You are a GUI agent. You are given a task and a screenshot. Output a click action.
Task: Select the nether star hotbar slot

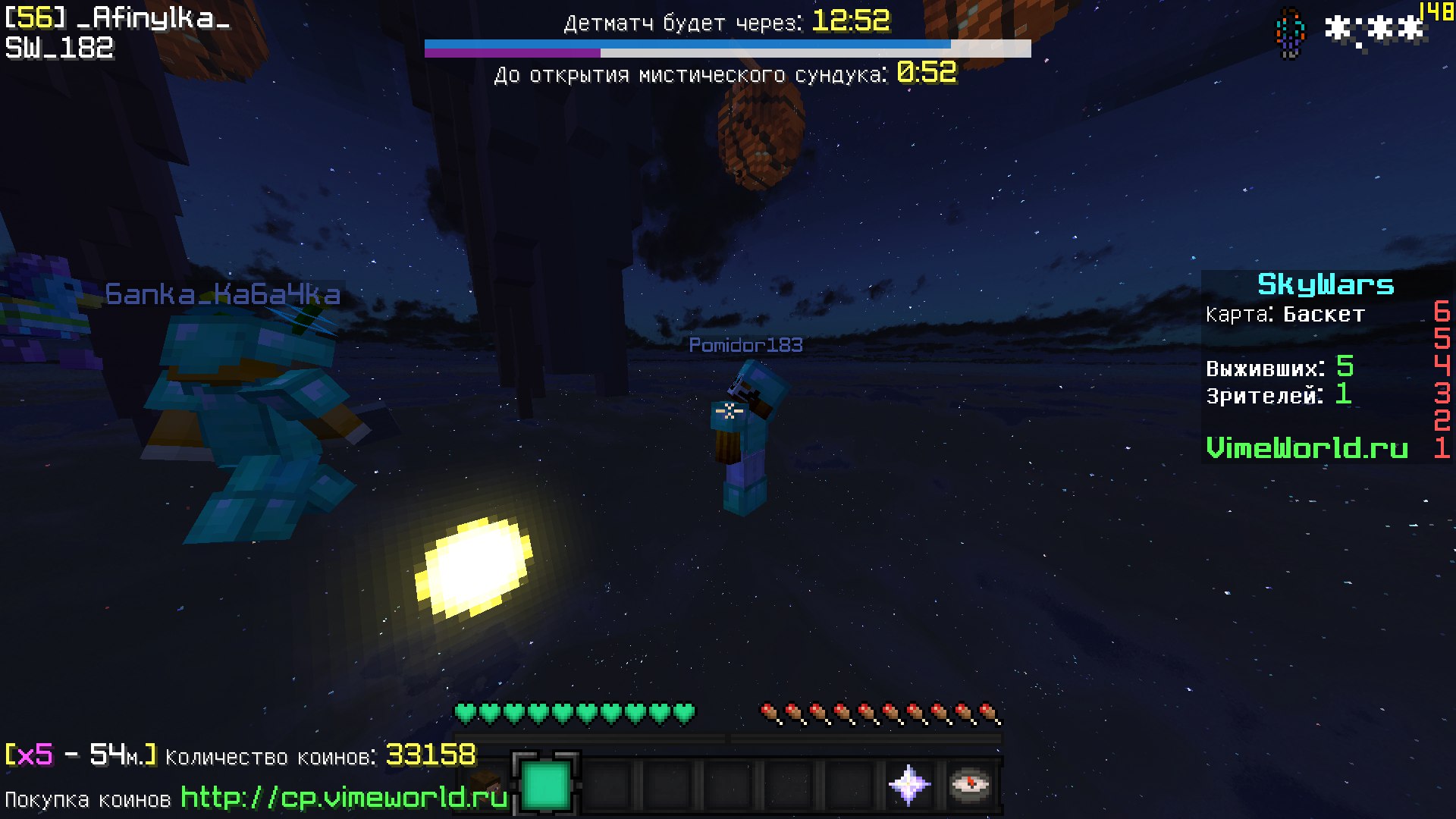coord(909,784)
